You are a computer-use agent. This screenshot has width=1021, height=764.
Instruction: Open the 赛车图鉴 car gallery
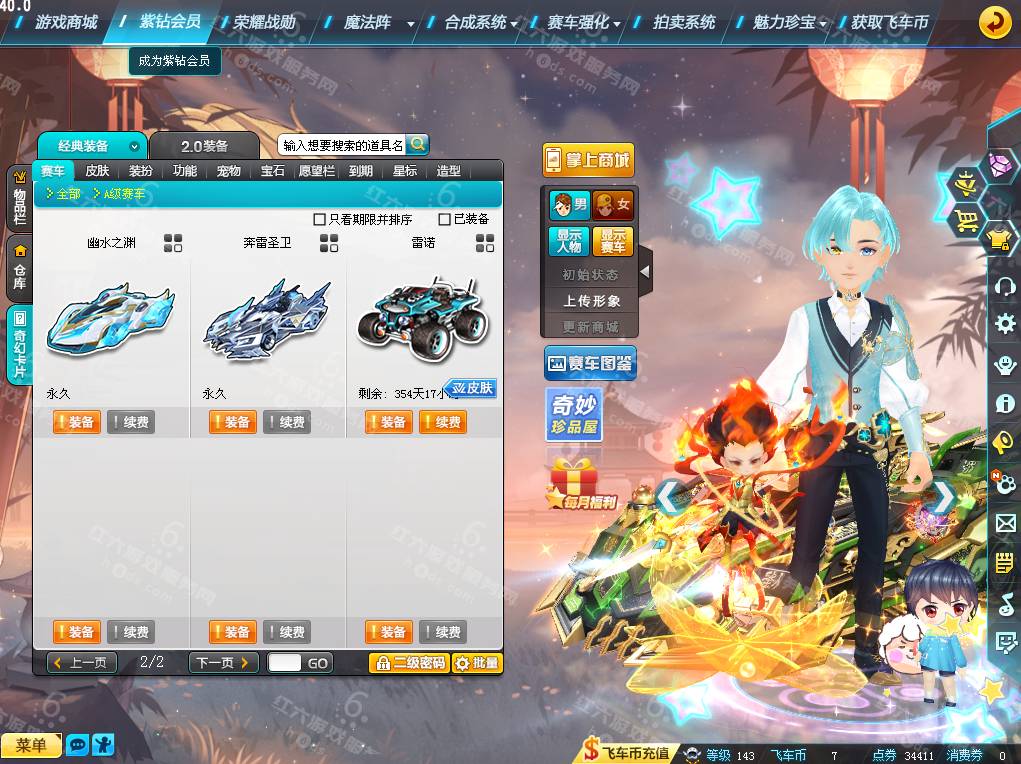point(590,365)
